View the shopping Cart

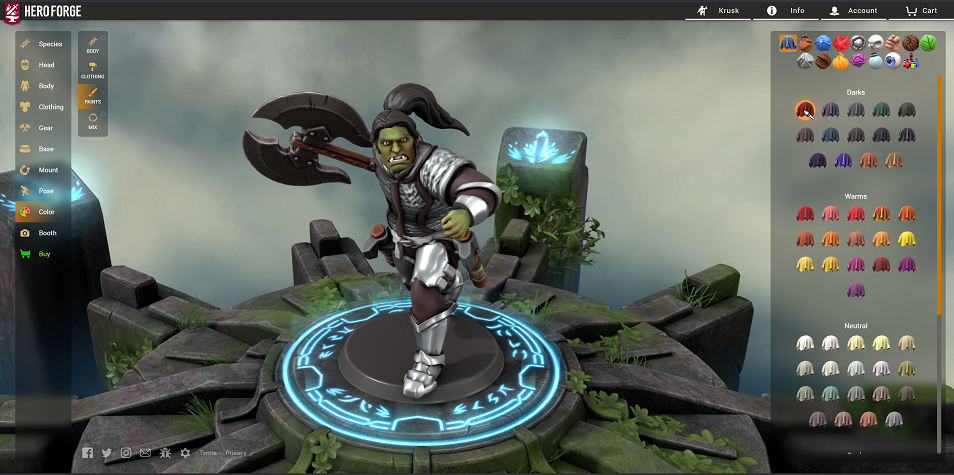tap(920, 10)
